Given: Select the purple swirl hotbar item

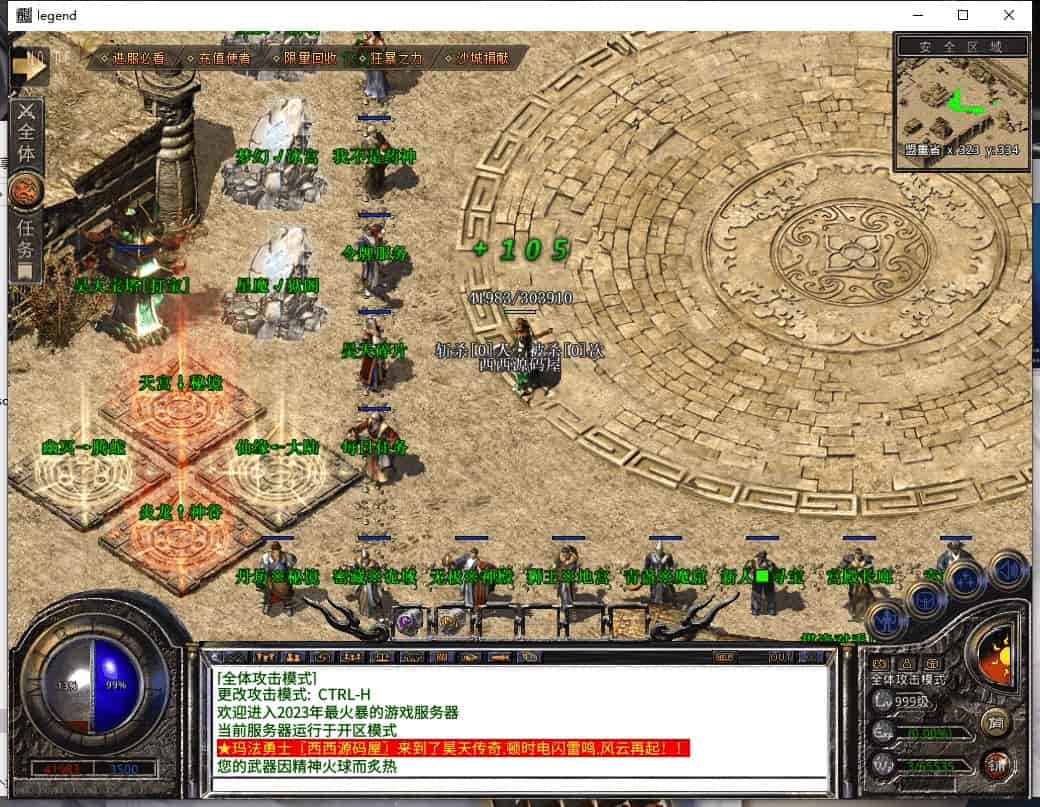Looking at the screenshot, I should pyautogui.click(x=407, y=621).
